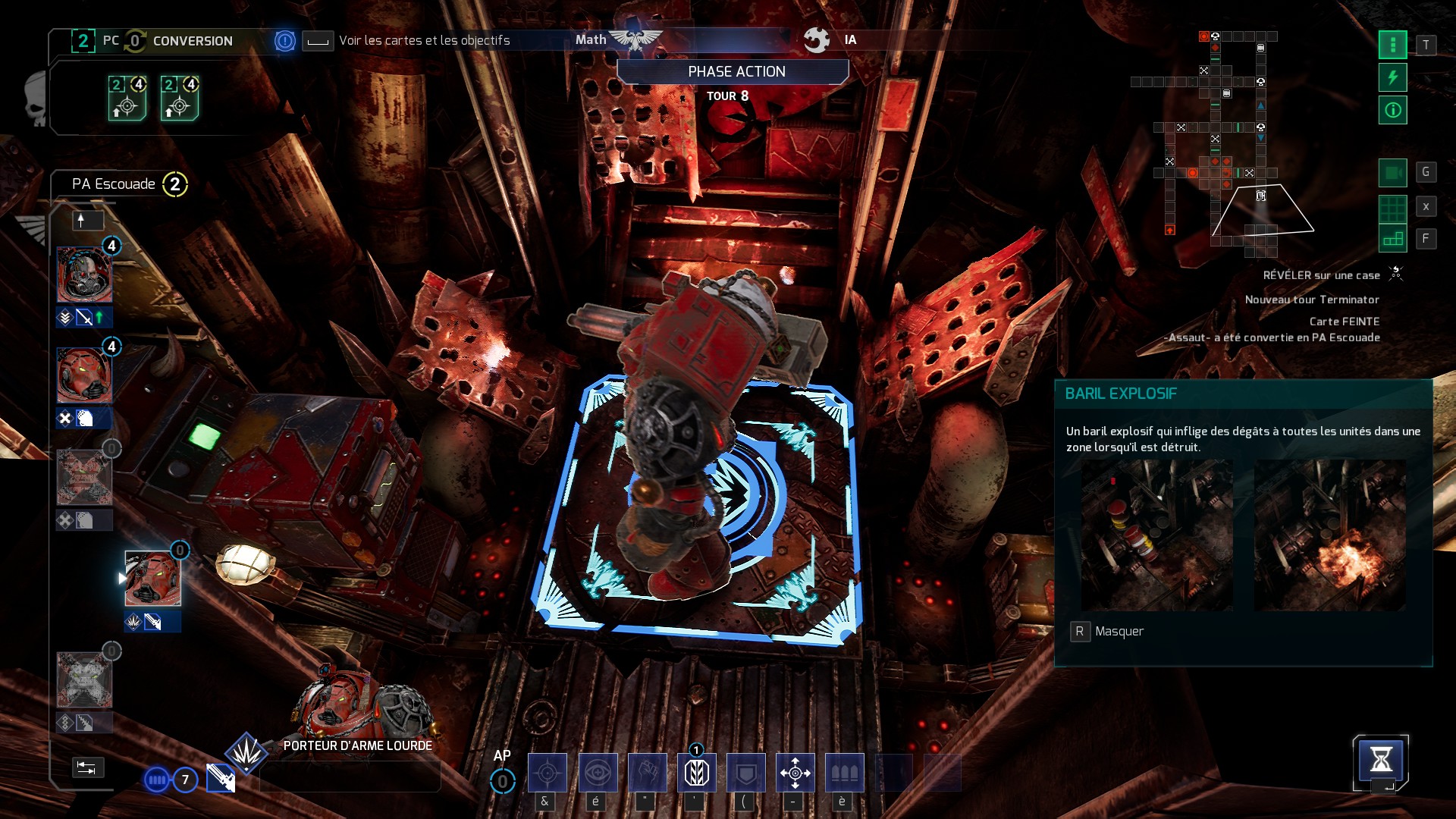Play the first green command card

point(127,99)
